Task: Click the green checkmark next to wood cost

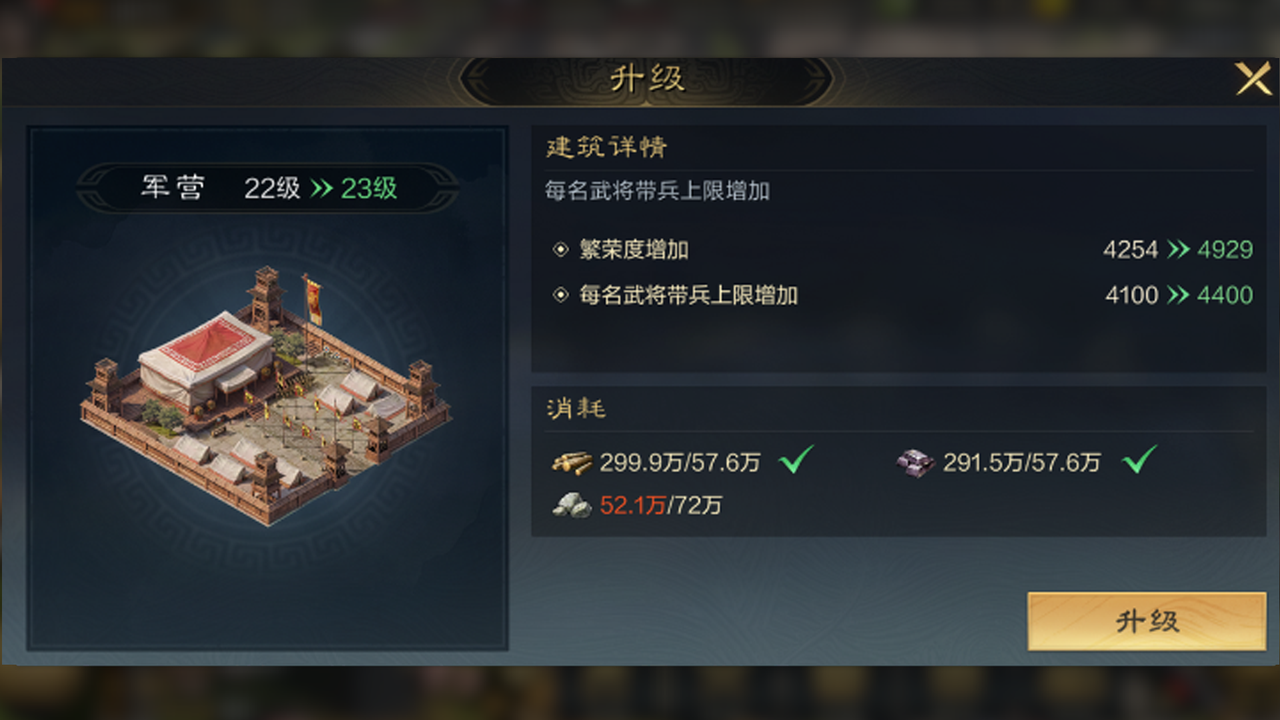Action: pos(795,461)
